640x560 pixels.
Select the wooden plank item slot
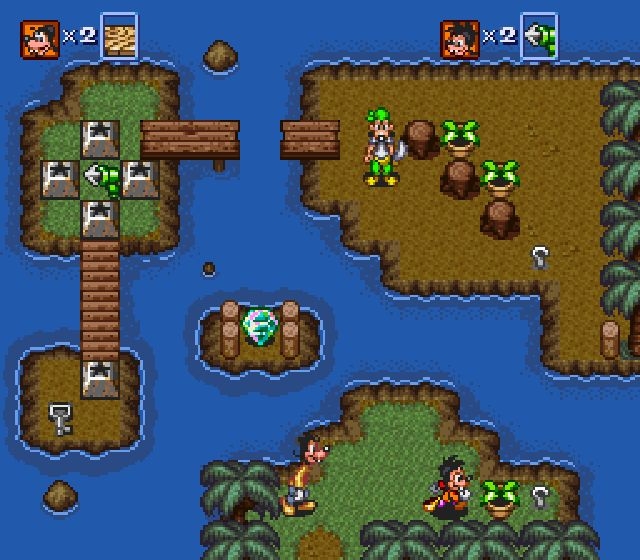click(x=120, y=37)
